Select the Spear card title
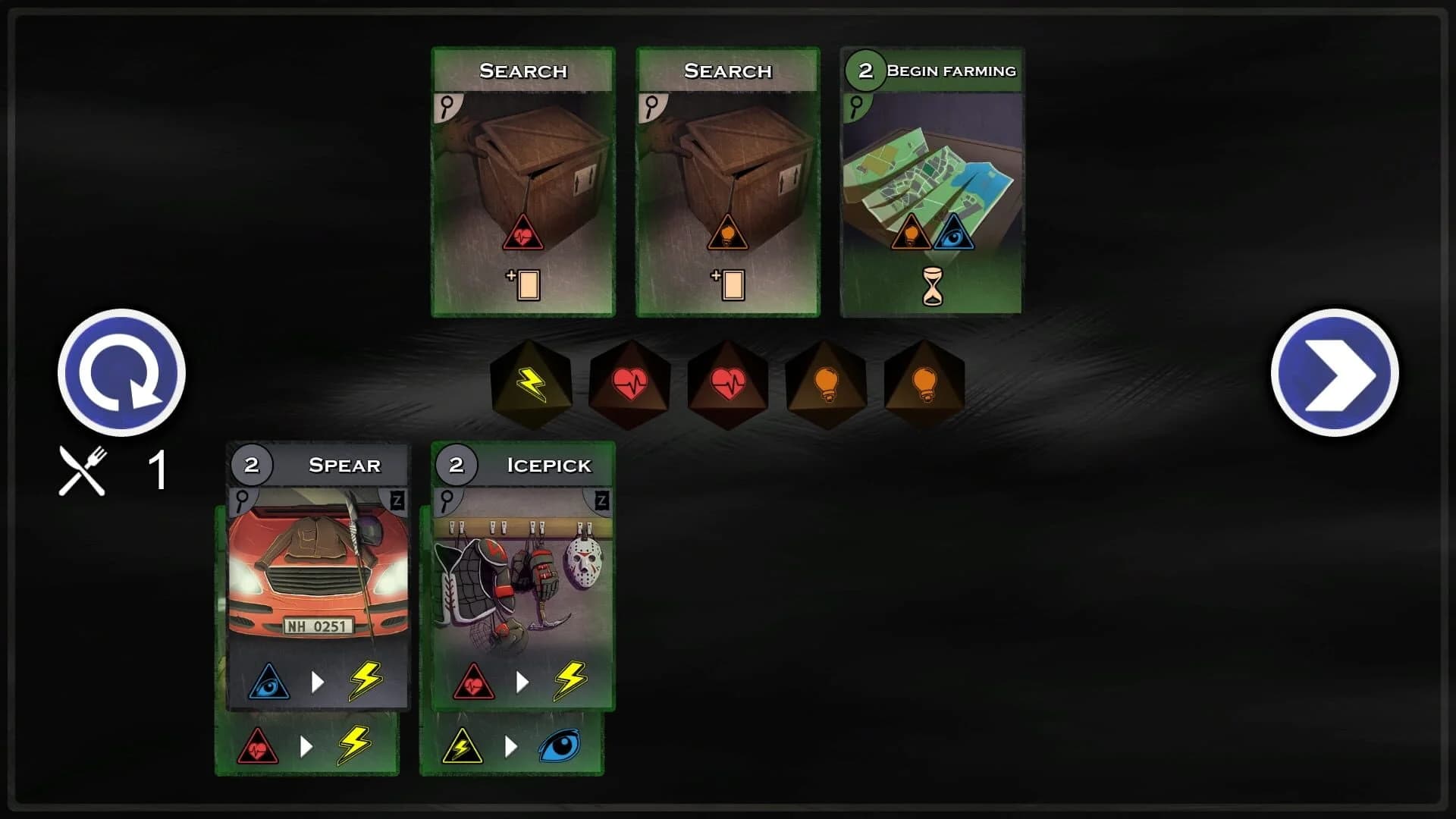 (345, 465)
